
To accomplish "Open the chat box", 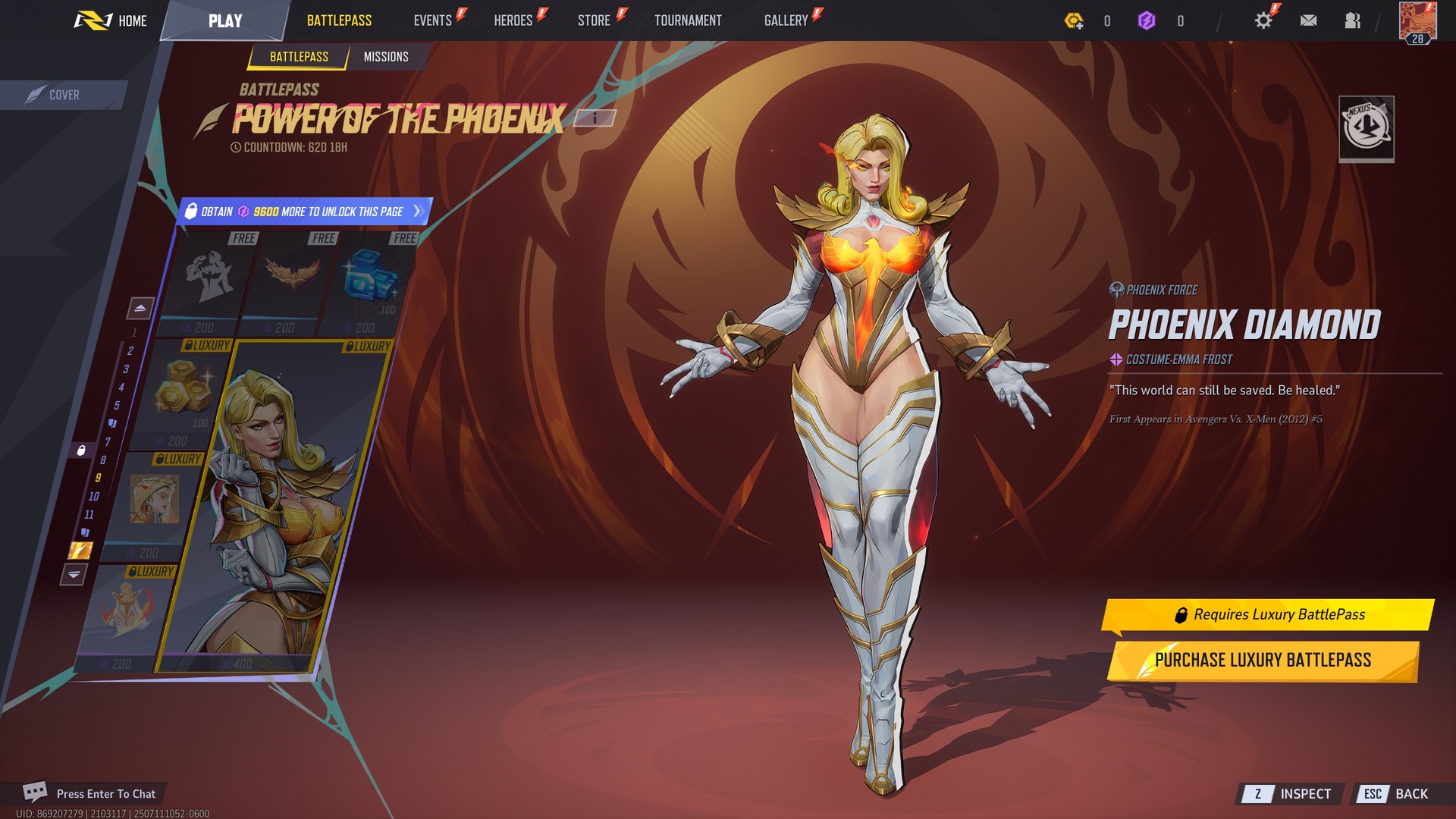I will [91, 793].
